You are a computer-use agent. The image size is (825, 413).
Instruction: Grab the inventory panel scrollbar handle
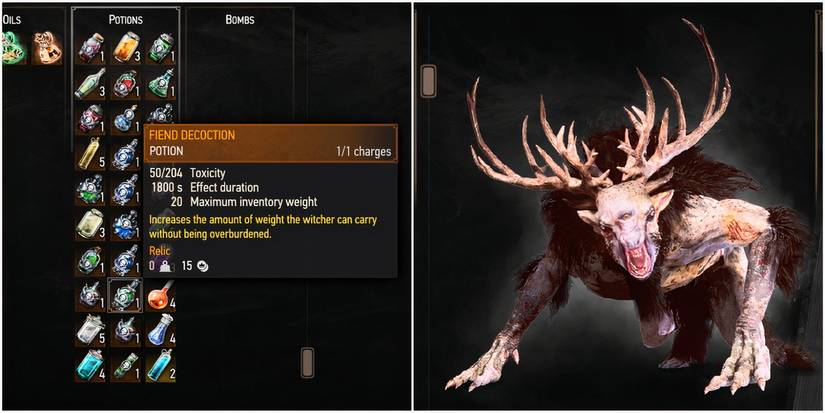tap(307, 360)
